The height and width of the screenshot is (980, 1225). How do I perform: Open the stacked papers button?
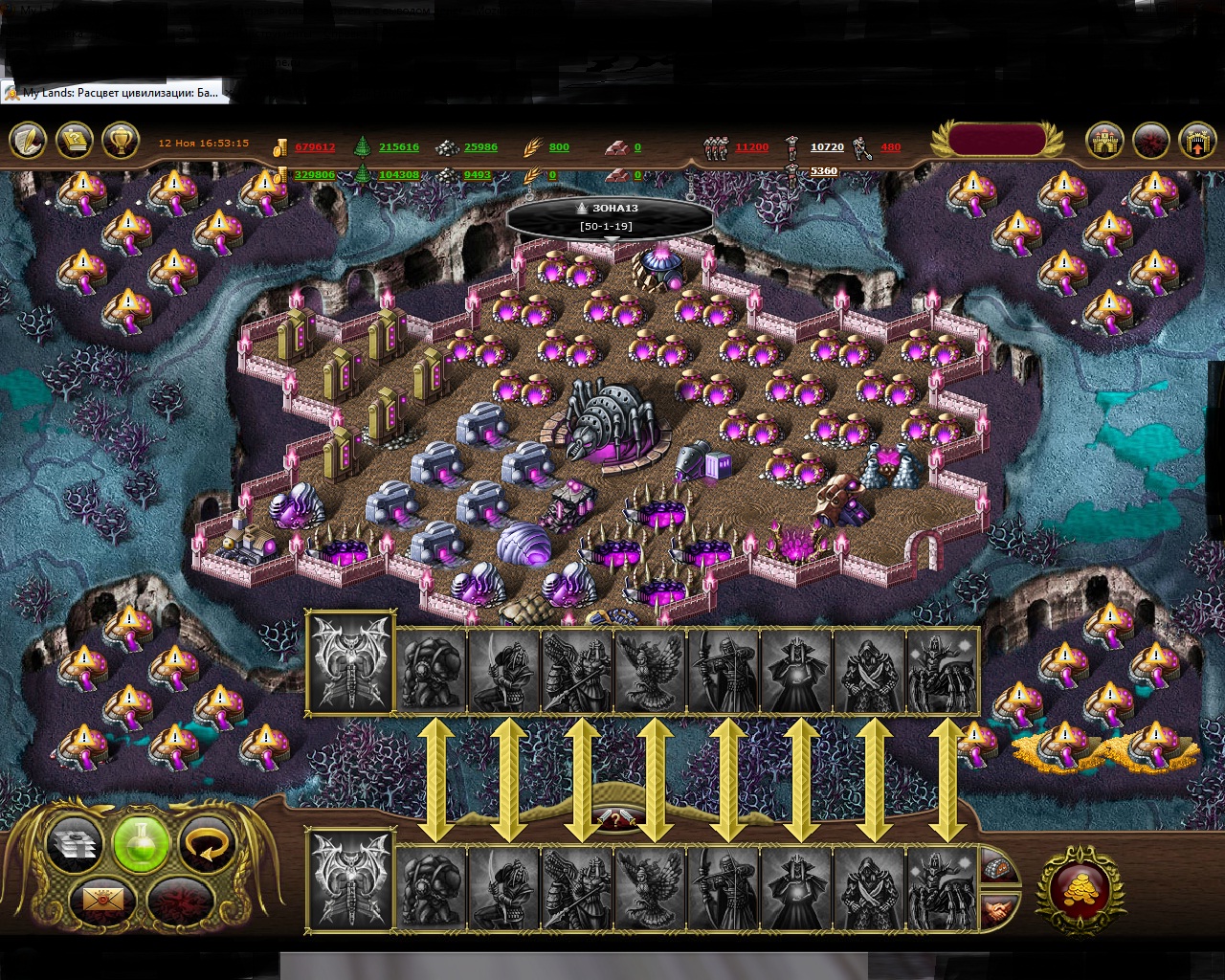coord(75,843)
